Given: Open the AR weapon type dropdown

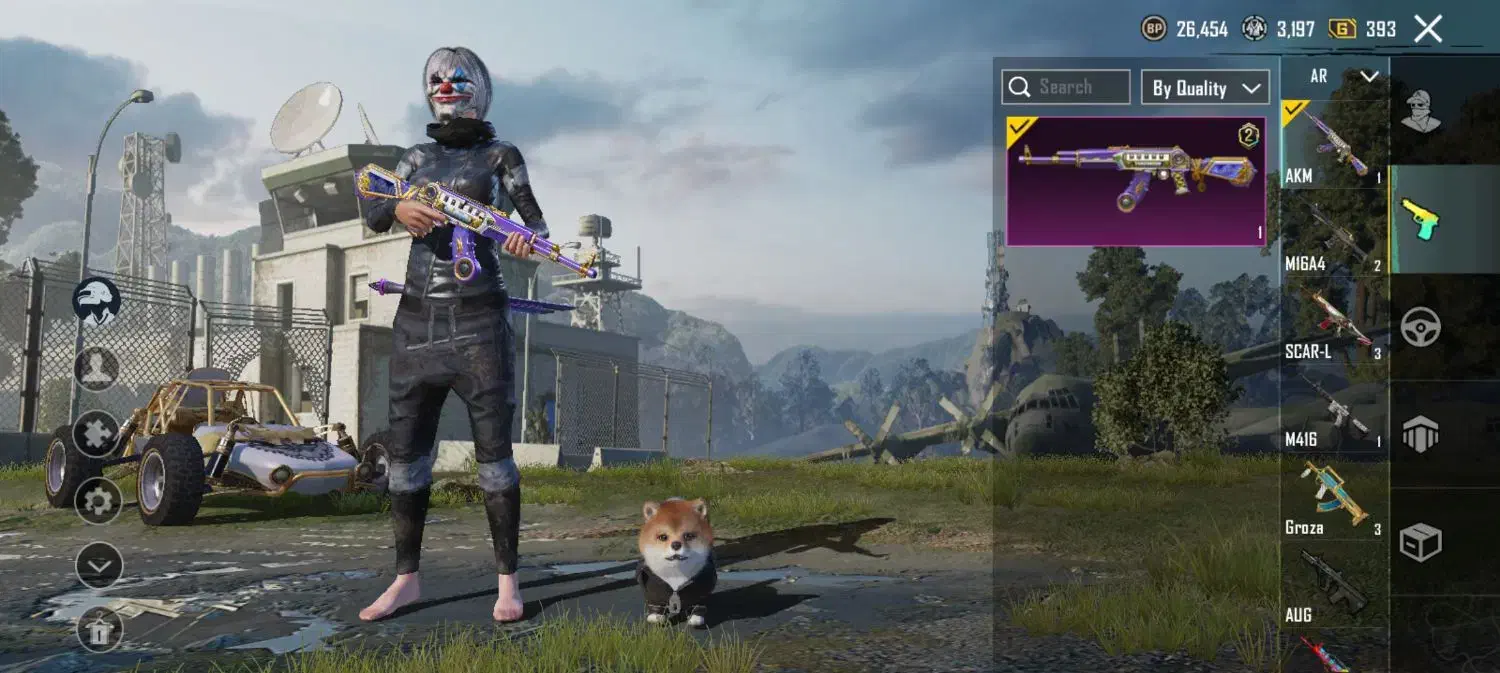Looking at the screenshot, I should point(1334,76).
